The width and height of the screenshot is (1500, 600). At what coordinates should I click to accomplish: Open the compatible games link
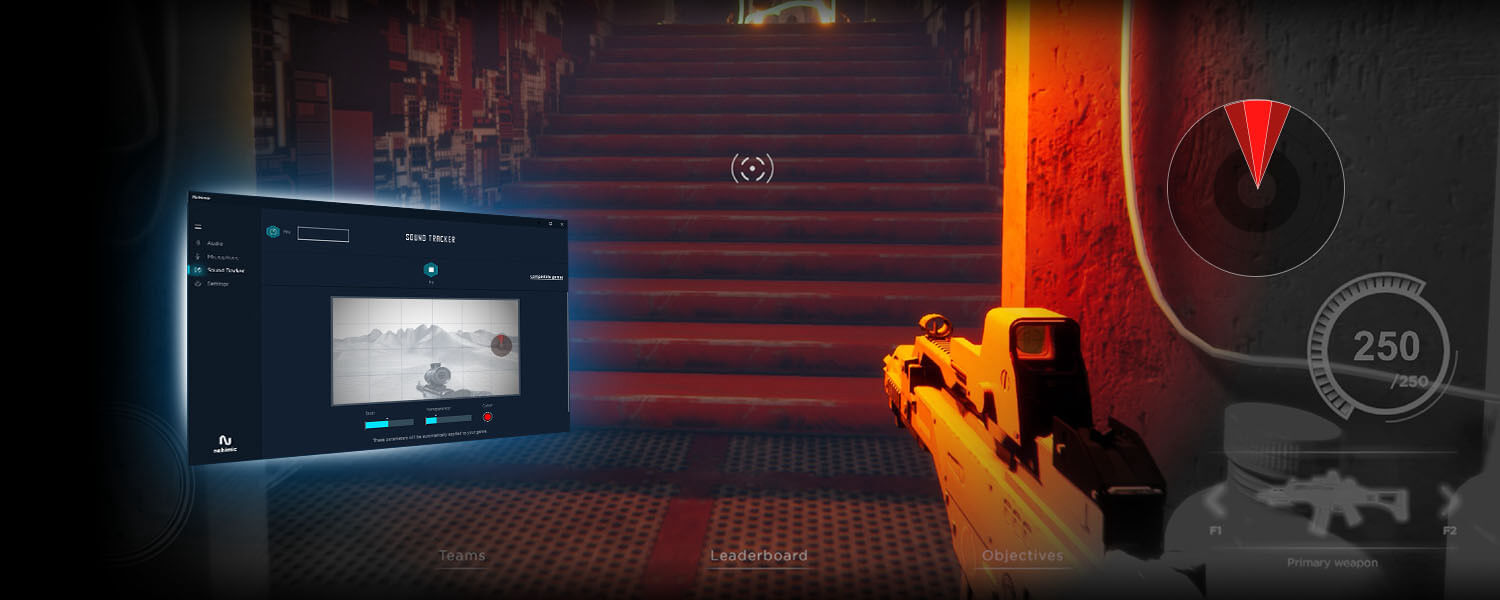click(546, 277)
